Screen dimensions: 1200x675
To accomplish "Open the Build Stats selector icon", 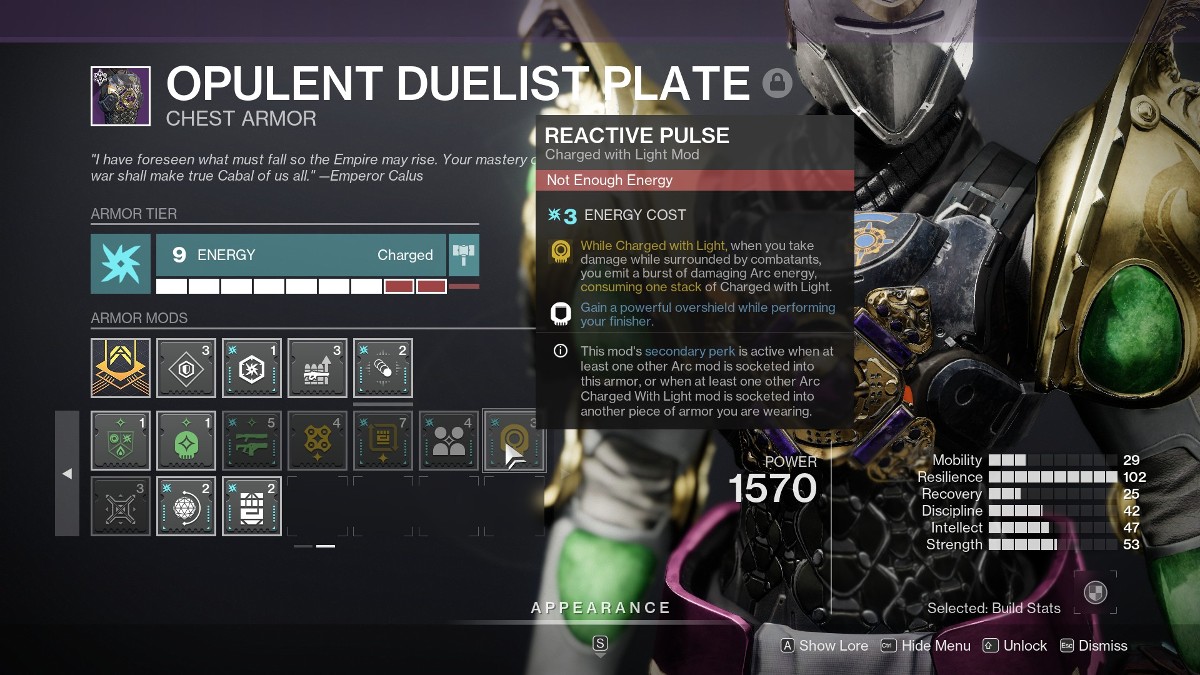I will pyautogui.click(x=1097, y=591).
